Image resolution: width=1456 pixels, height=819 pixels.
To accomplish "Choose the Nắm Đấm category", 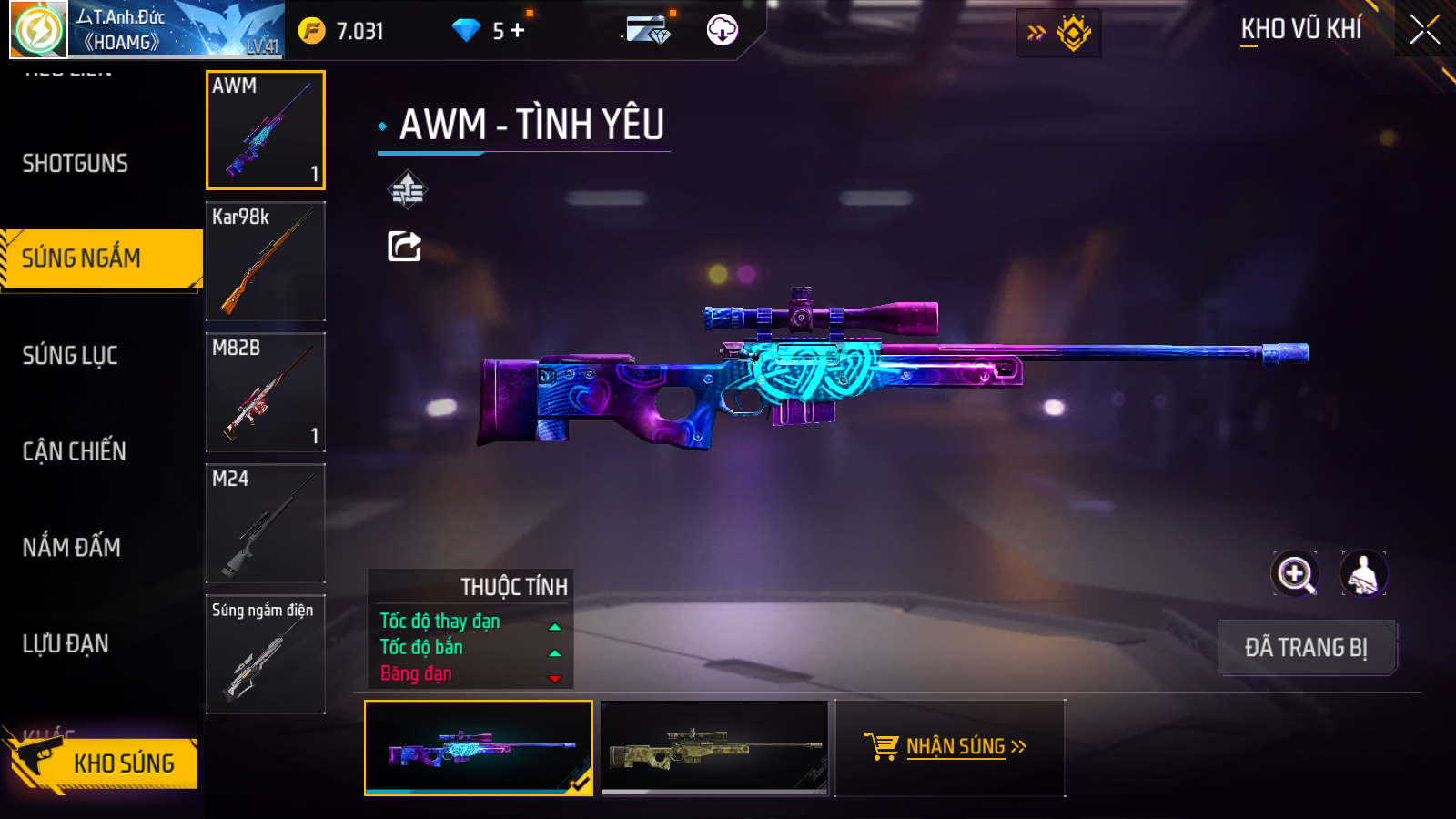I will pyautogui.click(x=72, y=548).
